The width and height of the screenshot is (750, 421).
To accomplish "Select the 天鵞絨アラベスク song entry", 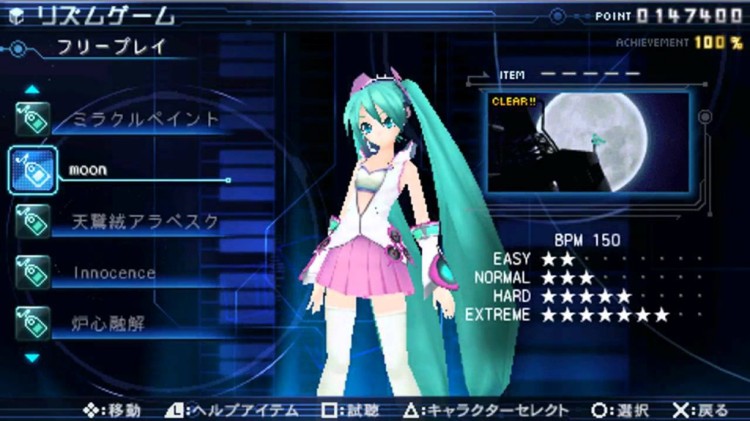I will (x=145, y=221).
